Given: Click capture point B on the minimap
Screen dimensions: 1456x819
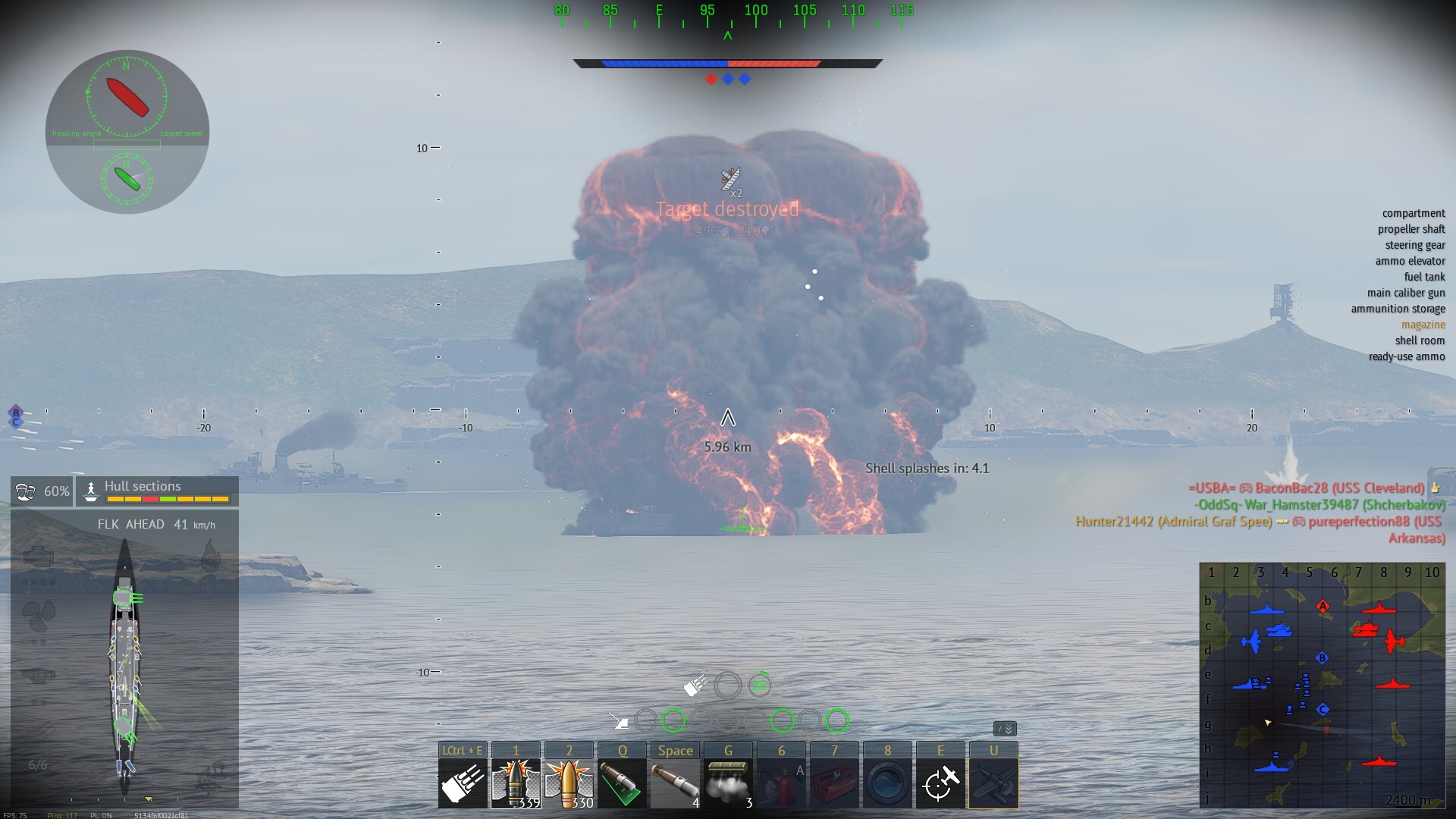Looking at the screenshot, I should coord(1322,657).
